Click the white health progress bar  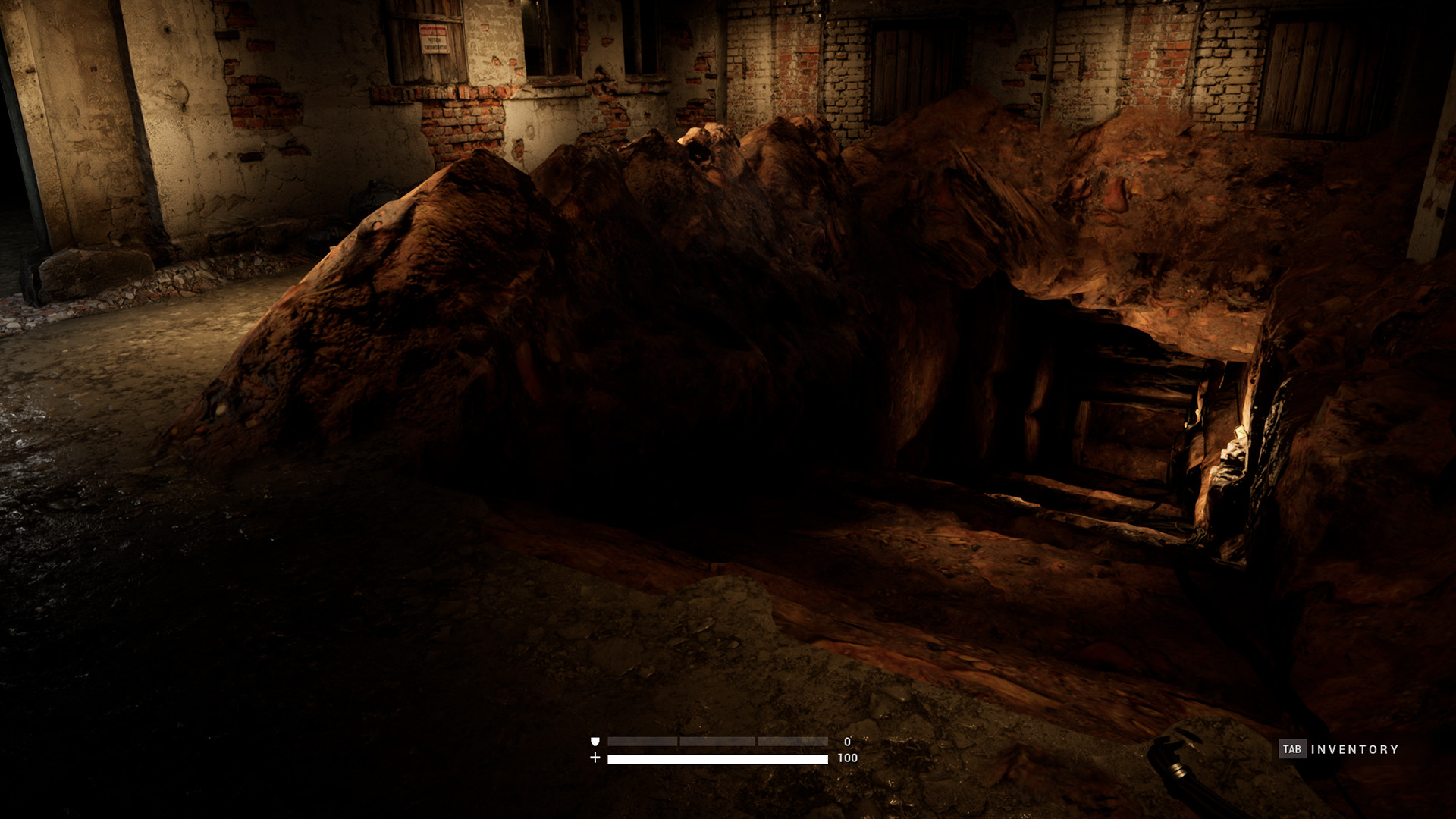click(x=718, y=759)
